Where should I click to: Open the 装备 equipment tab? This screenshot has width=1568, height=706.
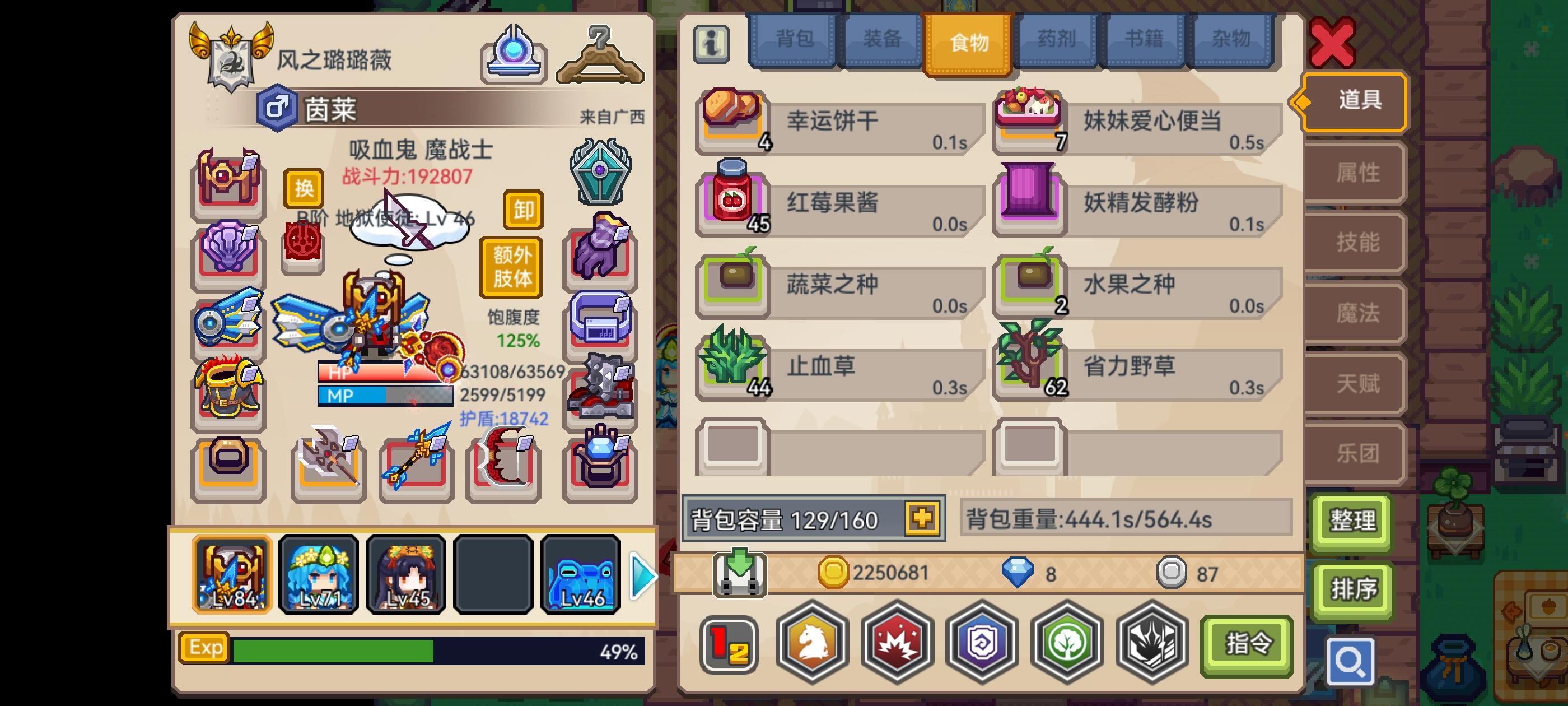coord(881,40)
